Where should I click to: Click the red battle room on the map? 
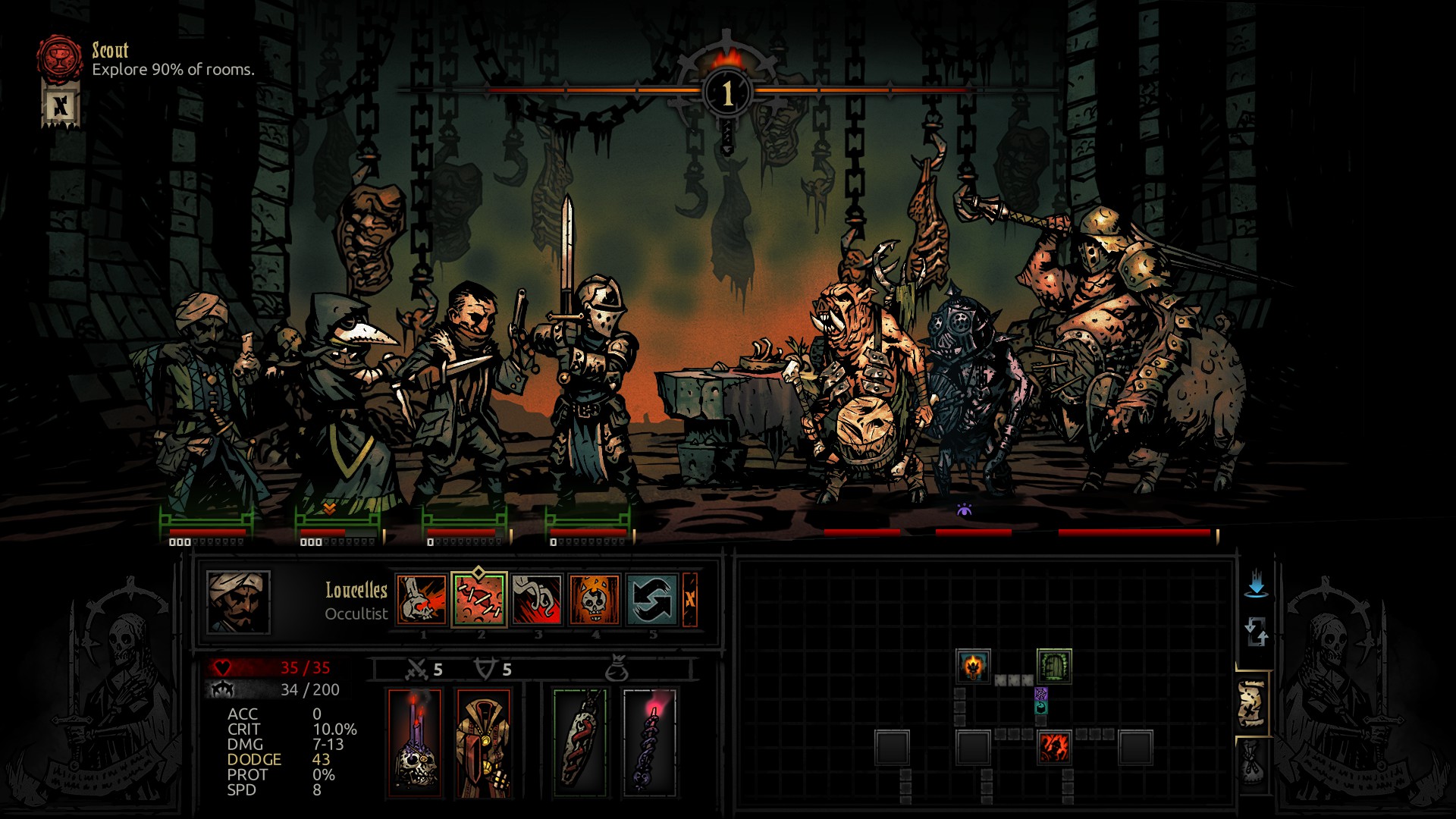pyautogui.click(x=1054, y=748)
